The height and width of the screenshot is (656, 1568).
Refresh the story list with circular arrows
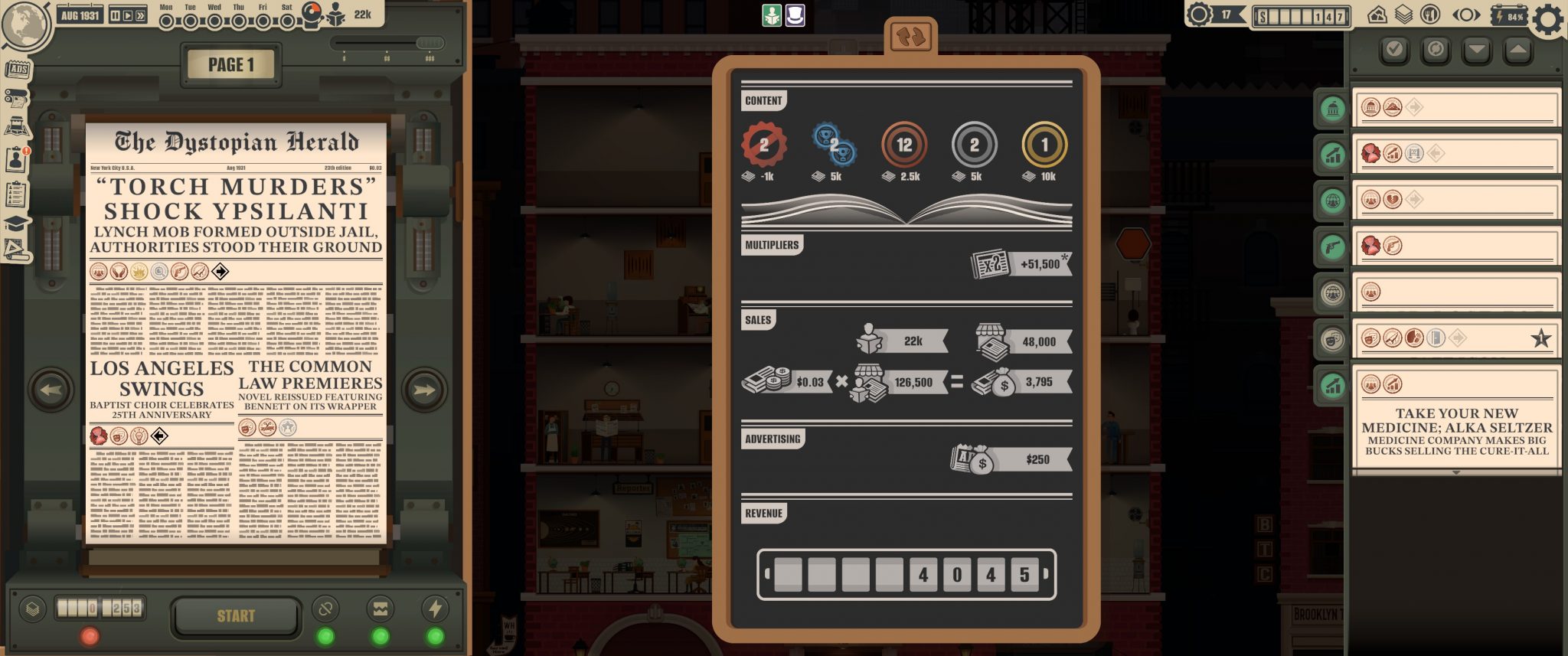click(1436, 51)
